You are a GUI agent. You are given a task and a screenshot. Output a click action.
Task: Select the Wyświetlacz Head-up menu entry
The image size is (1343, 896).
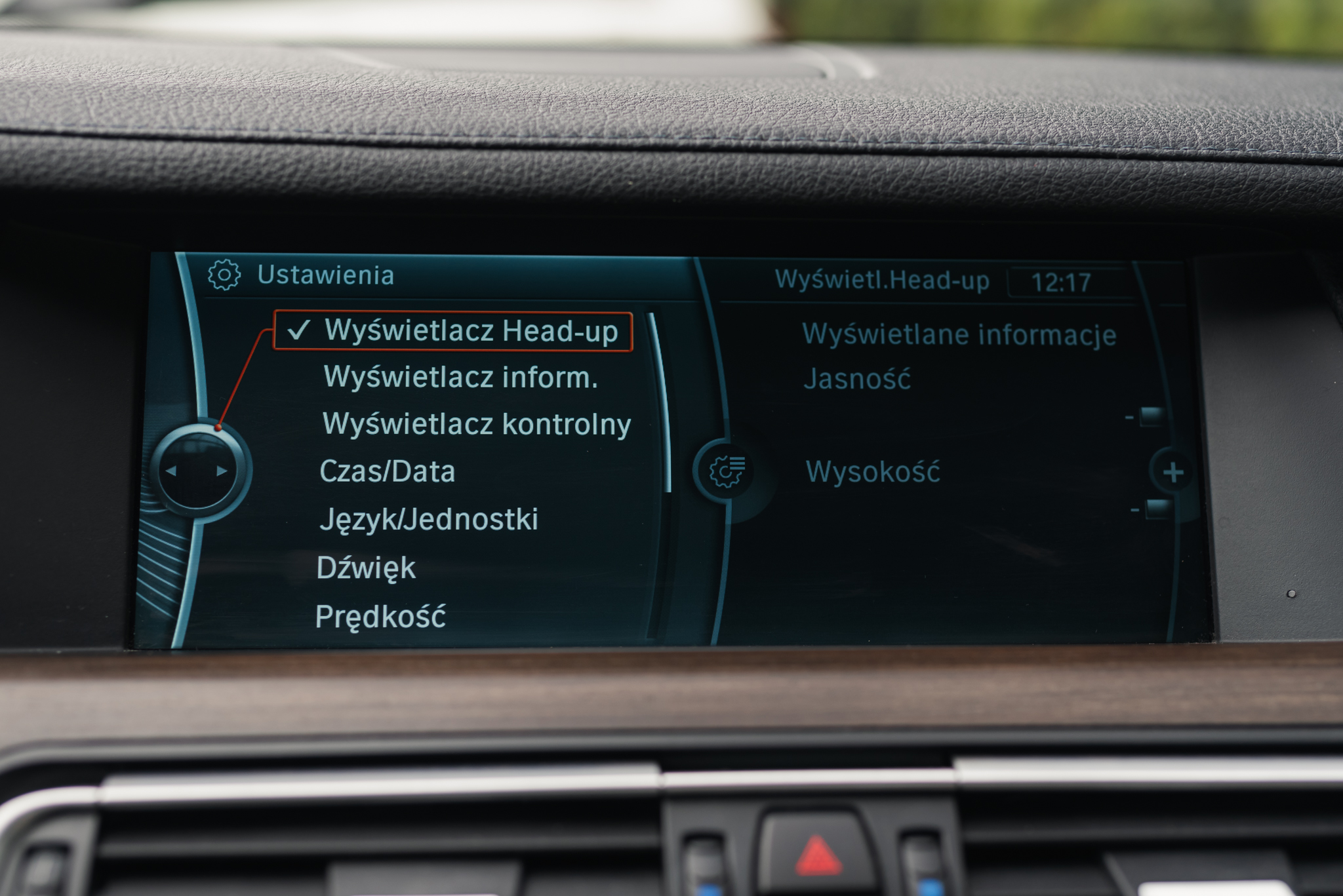point(470,331)
